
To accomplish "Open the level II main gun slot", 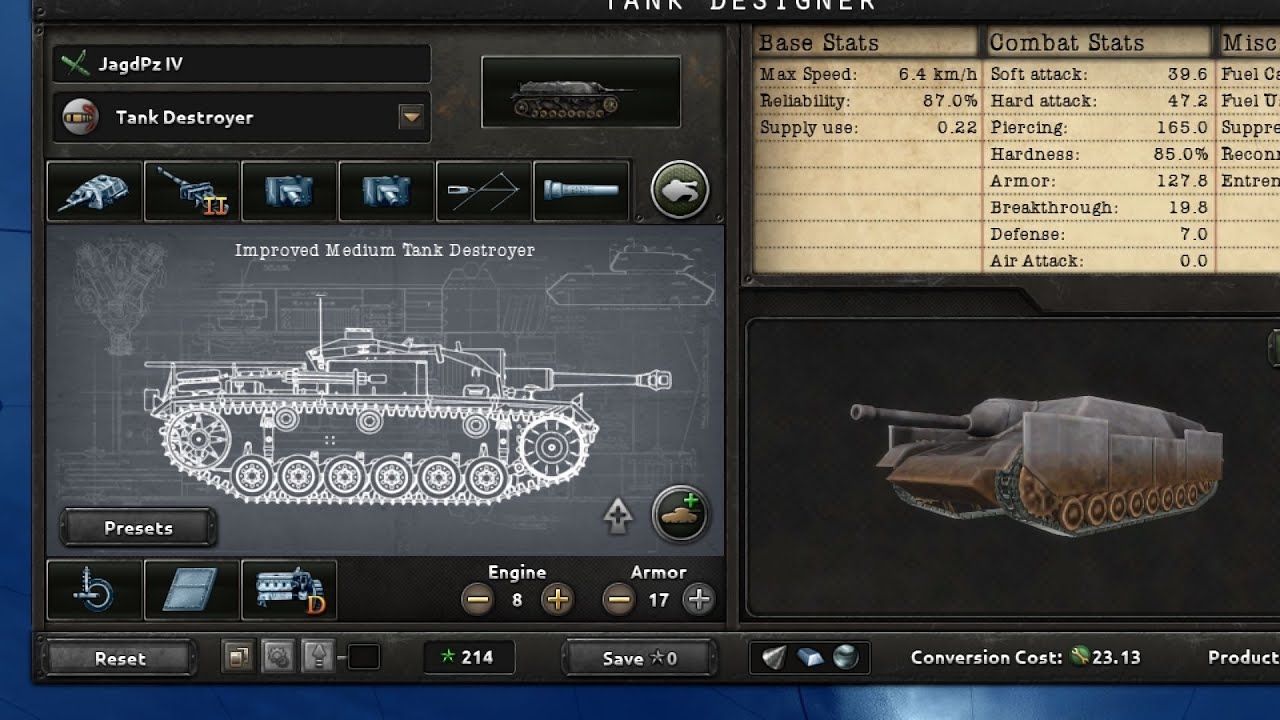I will pyautogui.click(x=191, y=190).
